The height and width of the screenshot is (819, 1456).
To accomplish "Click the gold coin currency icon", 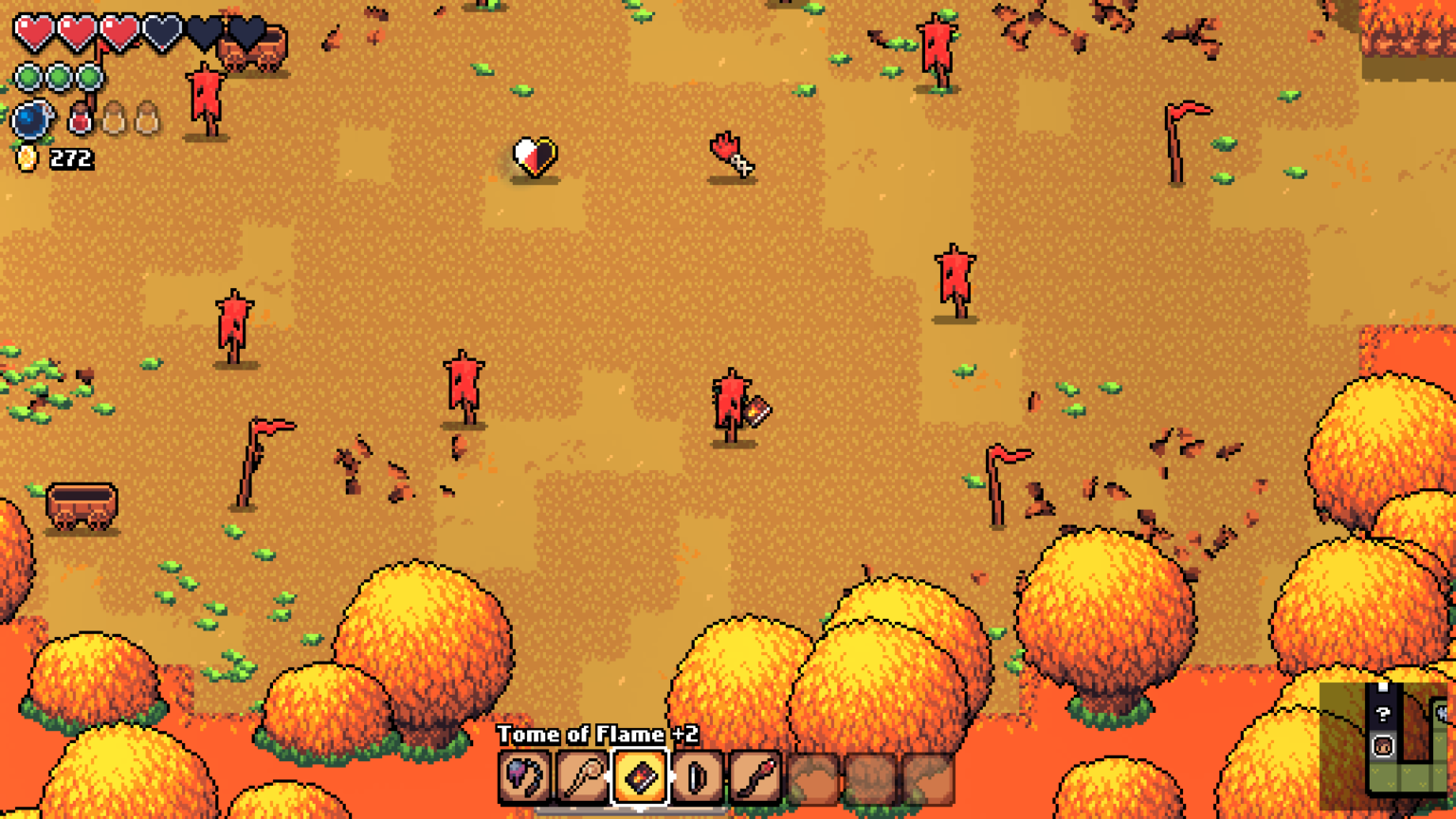I will coord(27,158).
